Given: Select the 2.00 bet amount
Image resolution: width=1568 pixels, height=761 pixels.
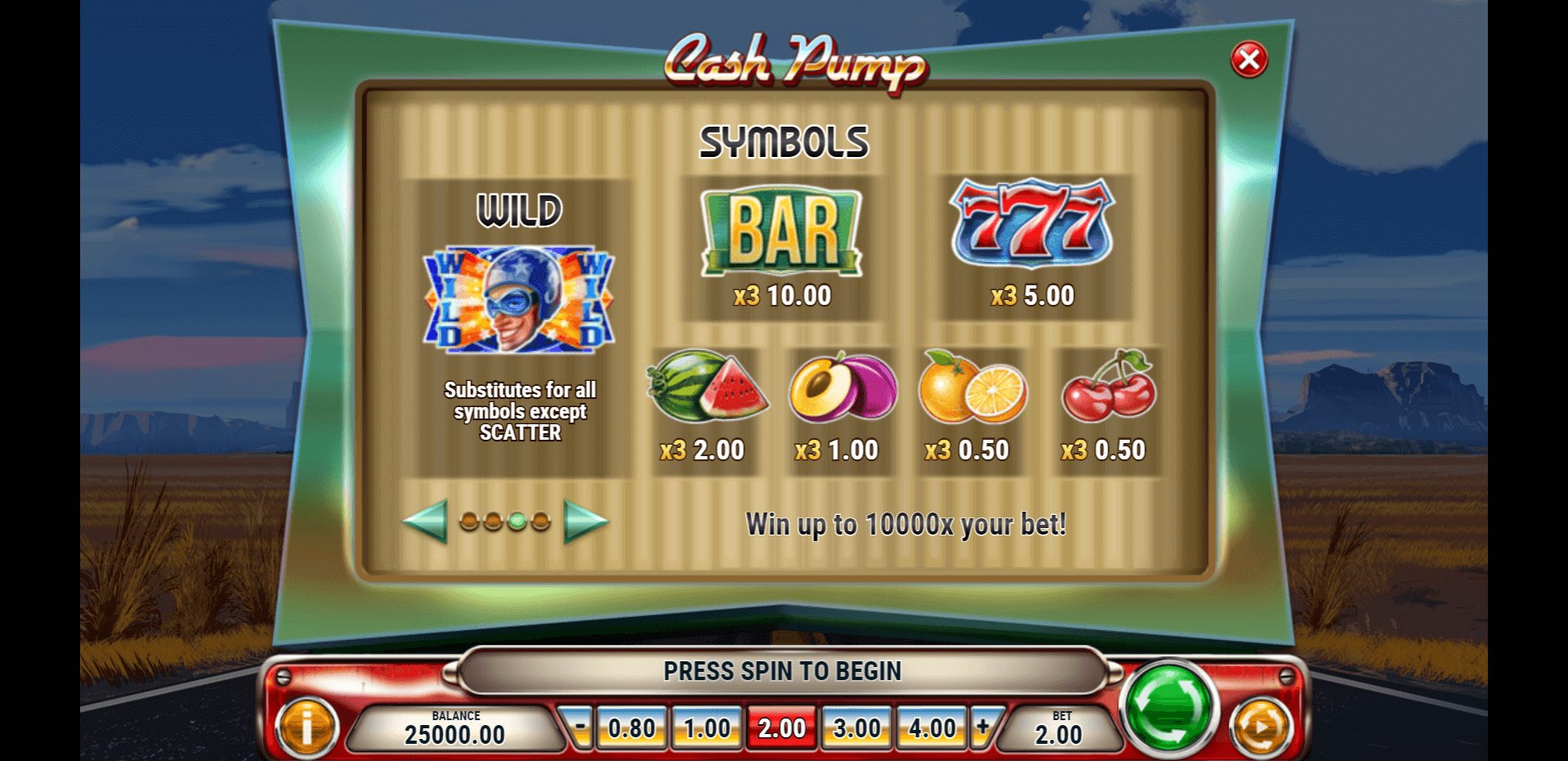Looking at the screenshot, I should pyautogui.click(x=782, y=727).
